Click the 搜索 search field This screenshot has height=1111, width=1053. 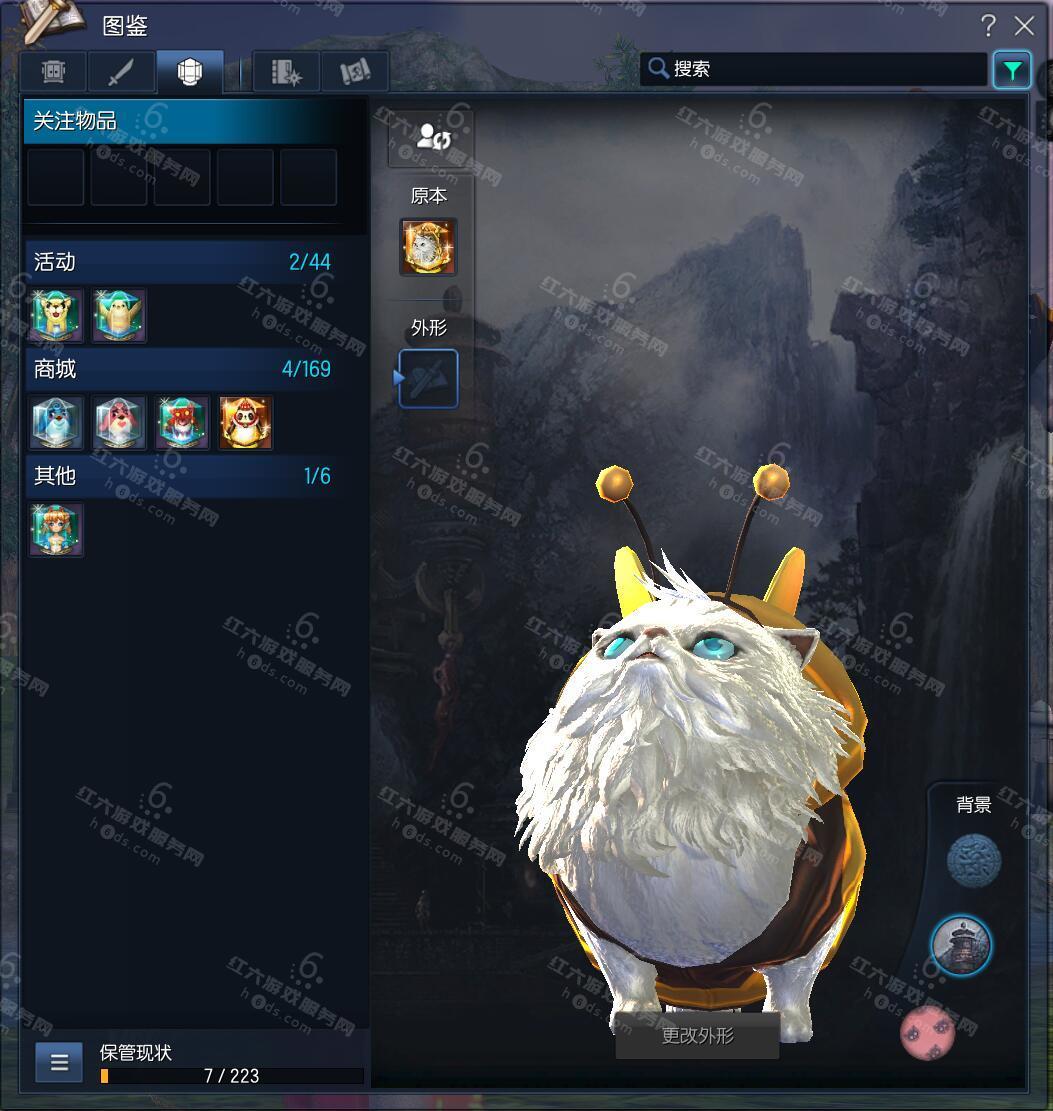click(815, 69)
